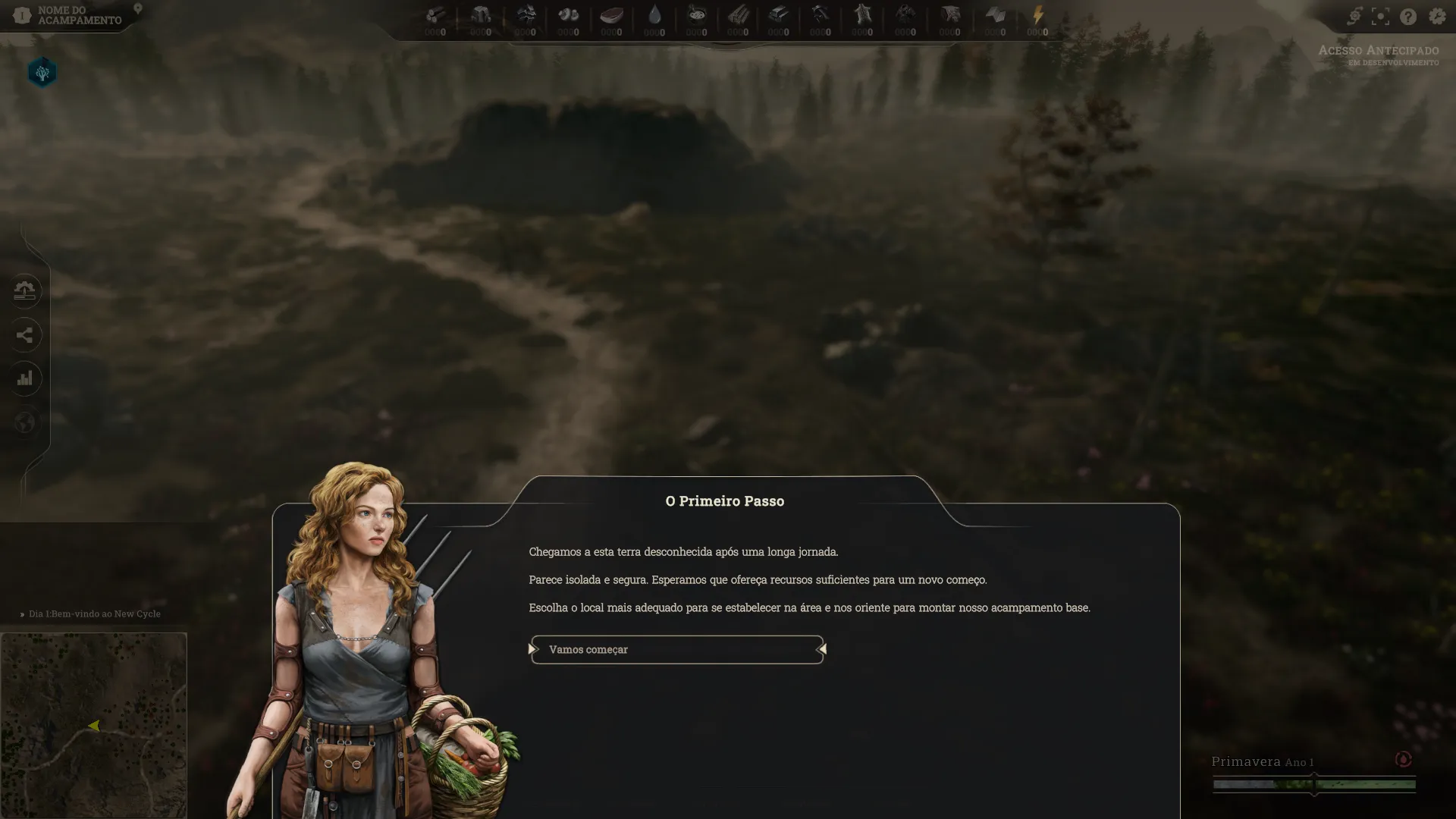Open the gear and wrench settings menu

[1437, 17]
